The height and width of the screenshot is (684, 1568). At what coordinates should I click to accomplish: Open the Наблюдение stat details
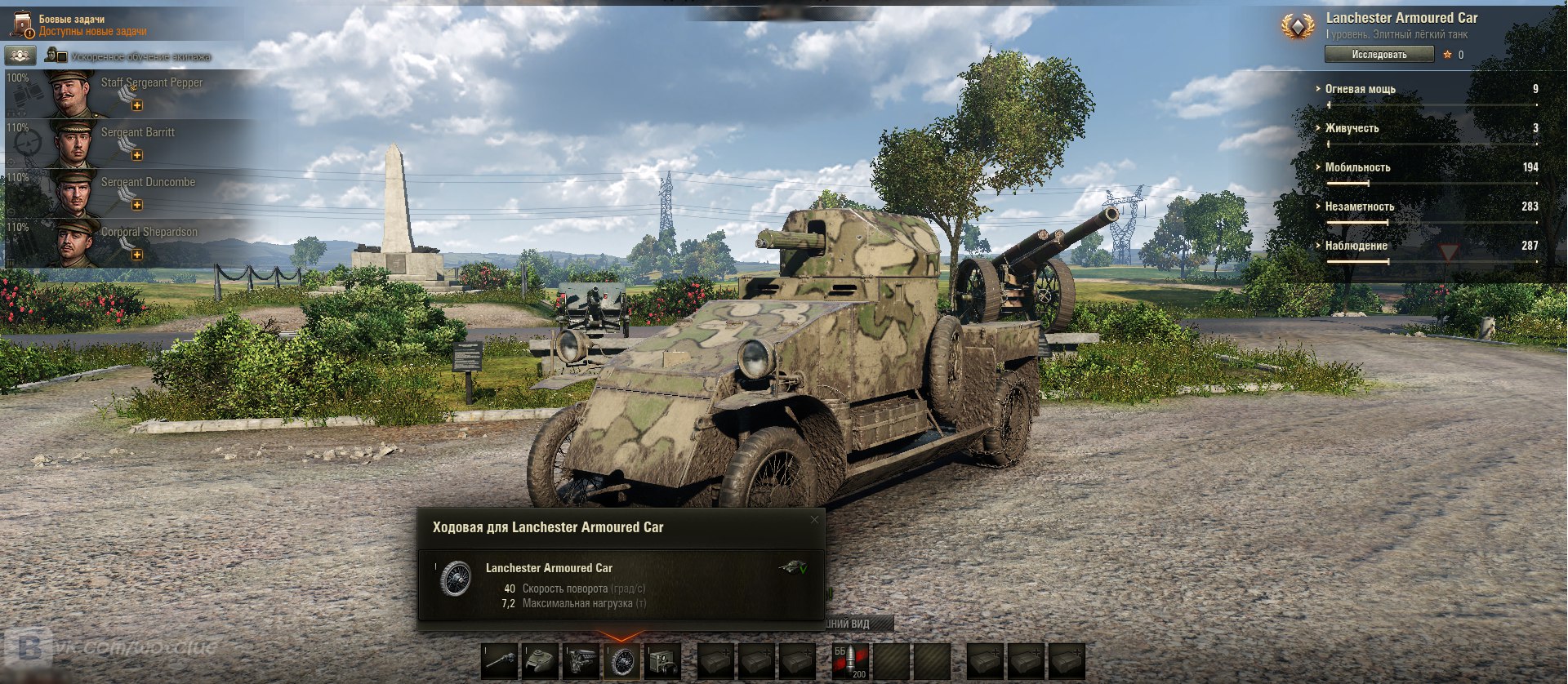[1356, 246]
